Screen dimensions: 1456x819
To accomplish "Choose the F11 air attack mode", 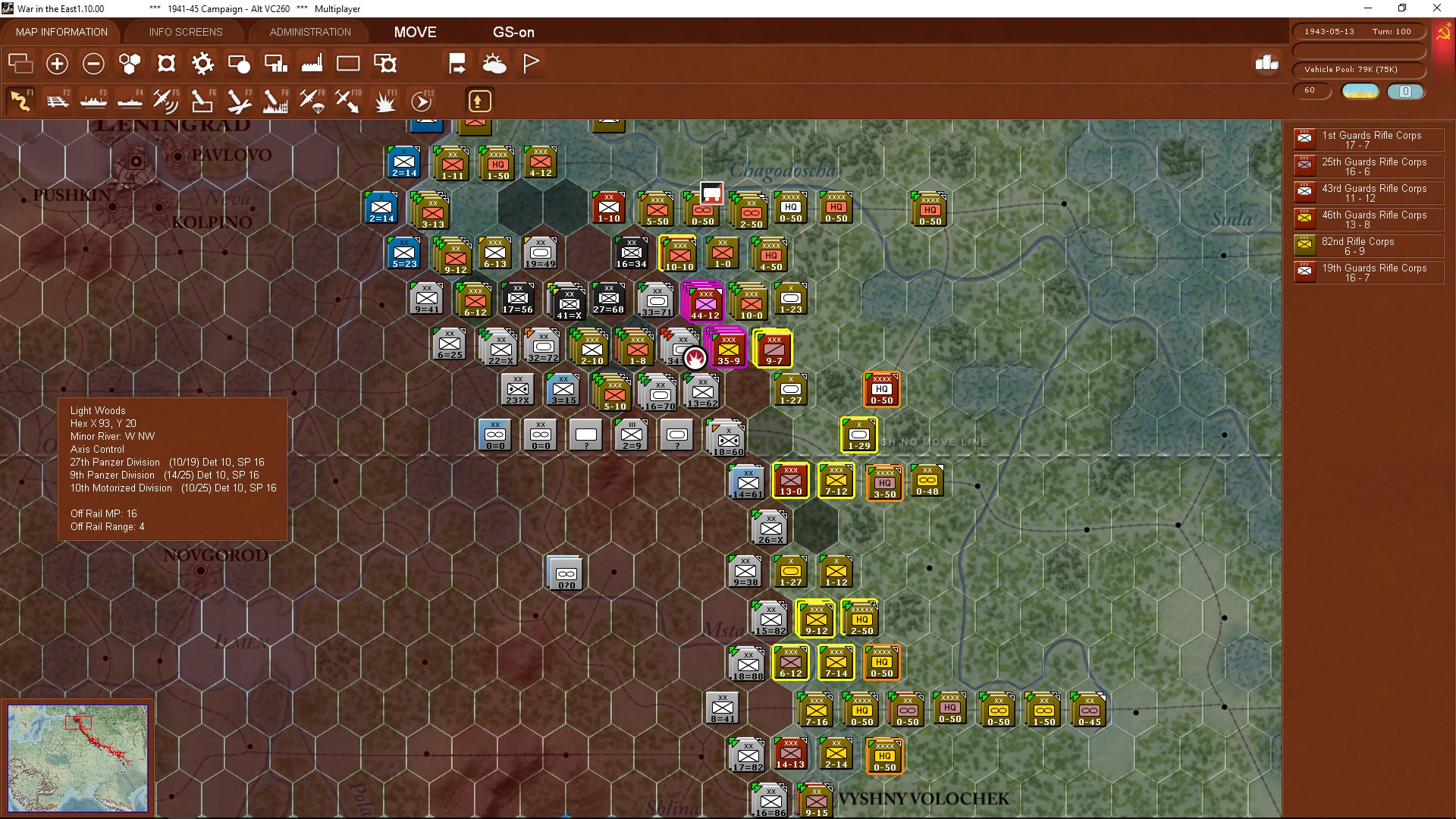I will point(384,100).
